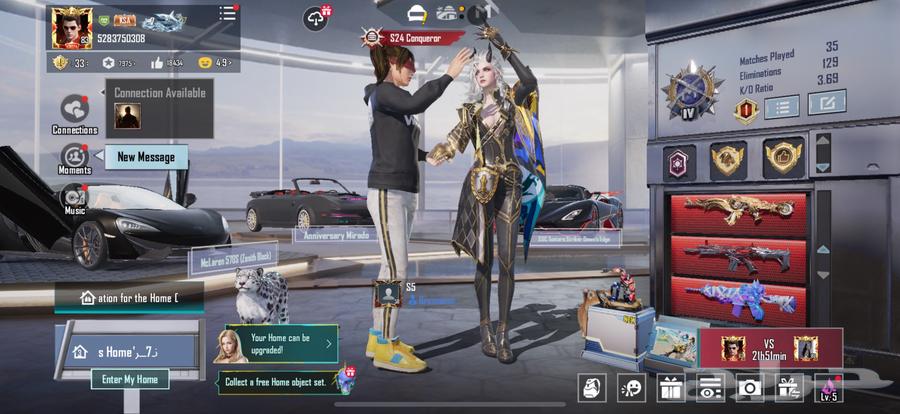The image size is (900, 414).
Task: Enter My Home
Action: click(x=130, y=379)
